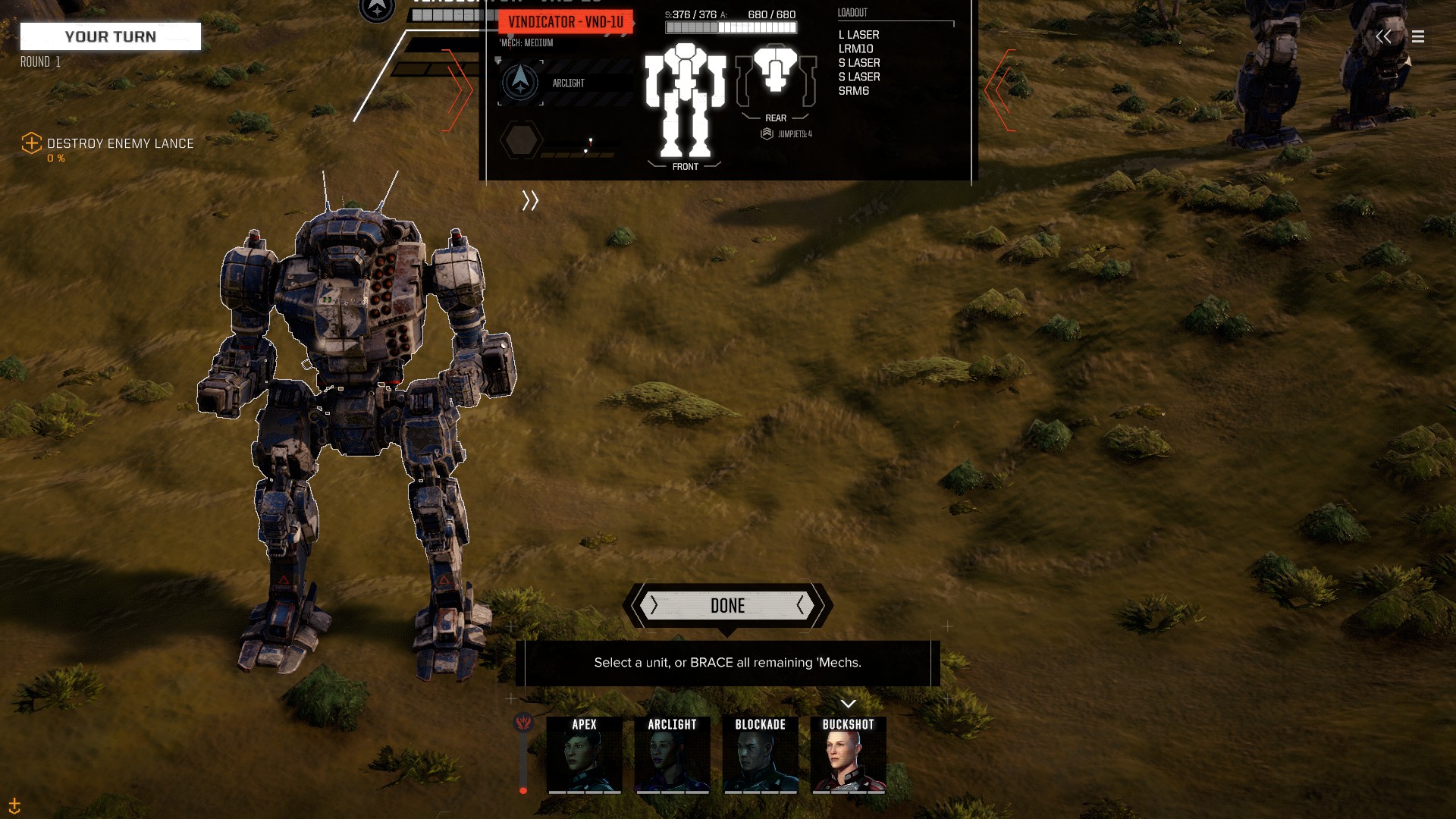Choose the L LASER loadout entry
The width and height of the screenshot is (1456, 819).
(x=858, y=35)
